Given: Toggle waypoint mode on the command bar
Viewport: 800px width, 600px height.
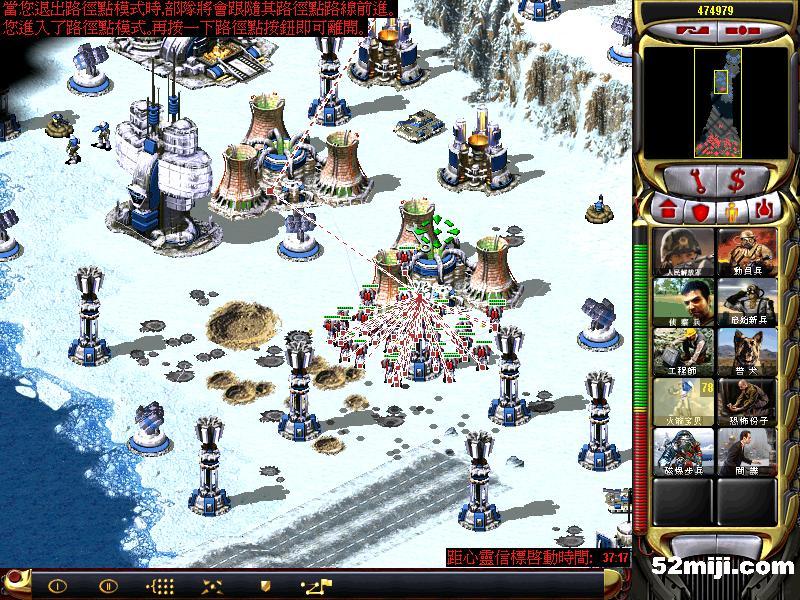Looking at the screenshot, I should tap(316, 585).
